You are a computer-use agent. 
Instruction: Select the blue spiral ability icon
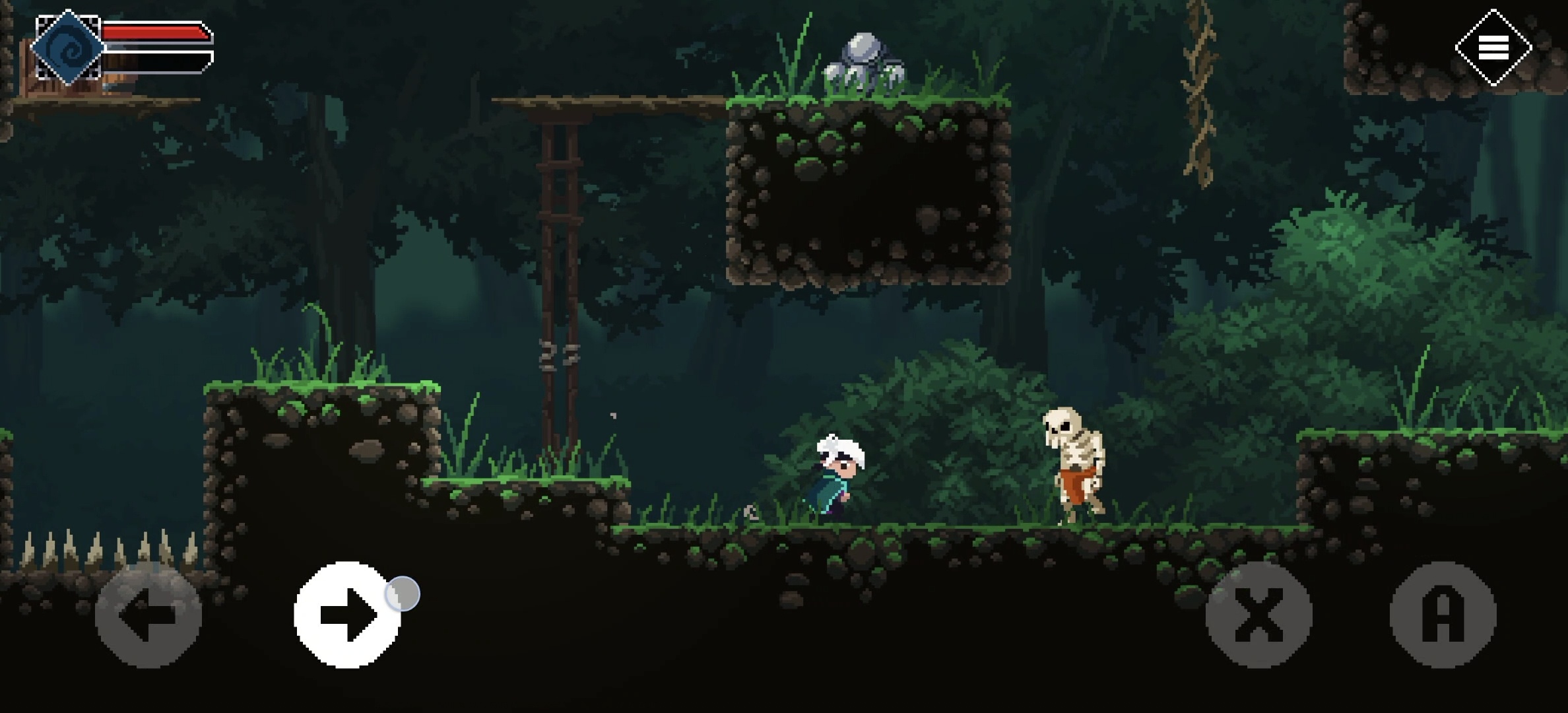(68, 48)
